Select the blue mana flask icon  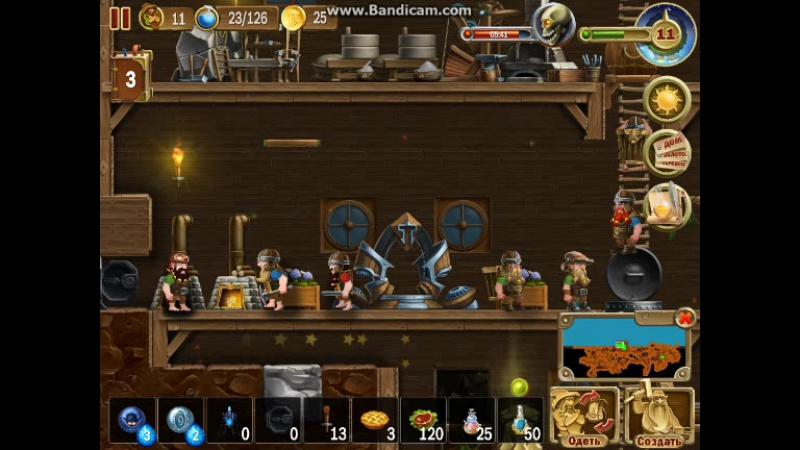207,17
